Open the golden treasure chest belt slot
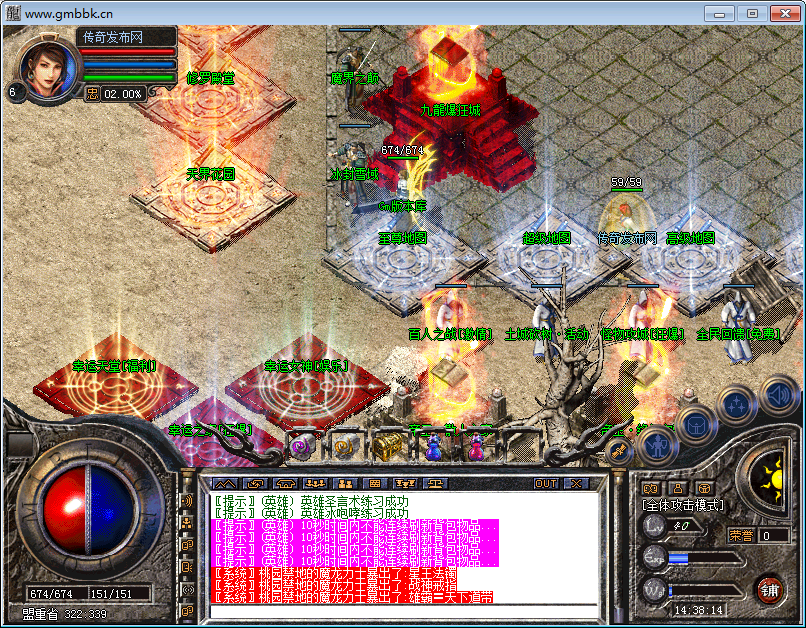Screen dimensions: 806x628 point(387,446)
